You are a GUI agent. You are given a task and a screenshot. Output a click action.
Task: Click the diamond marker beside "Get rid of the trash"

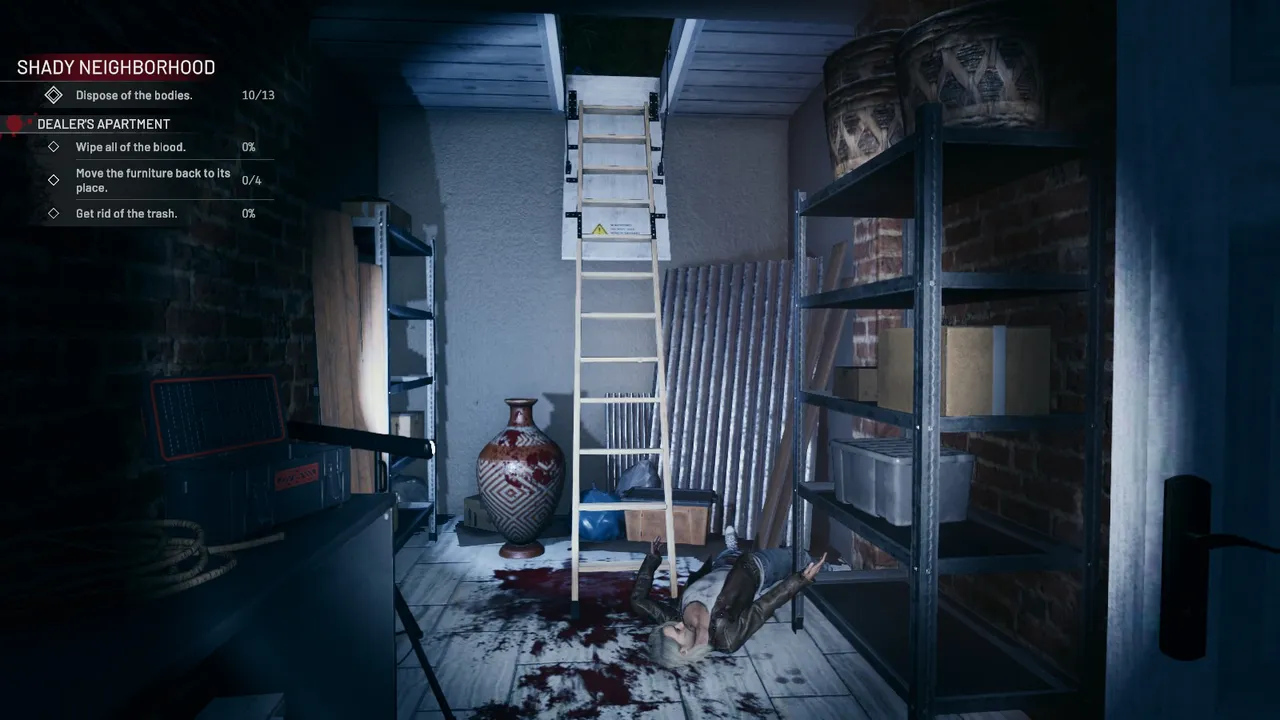pyautogui.click(x=54, y=213)
